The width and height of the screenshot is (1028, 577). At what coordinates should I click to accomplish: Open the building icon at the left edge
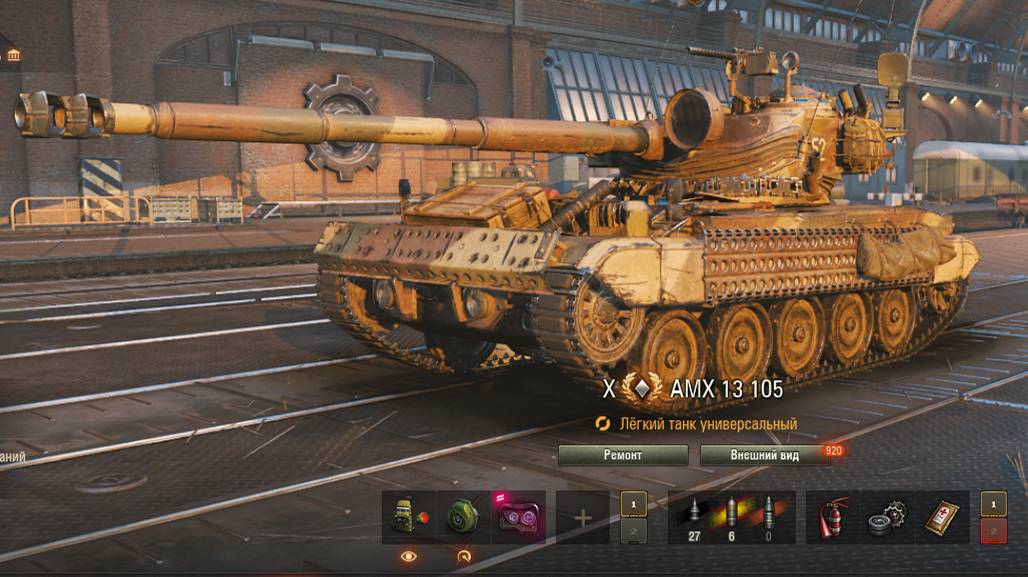tap(12, 54)
